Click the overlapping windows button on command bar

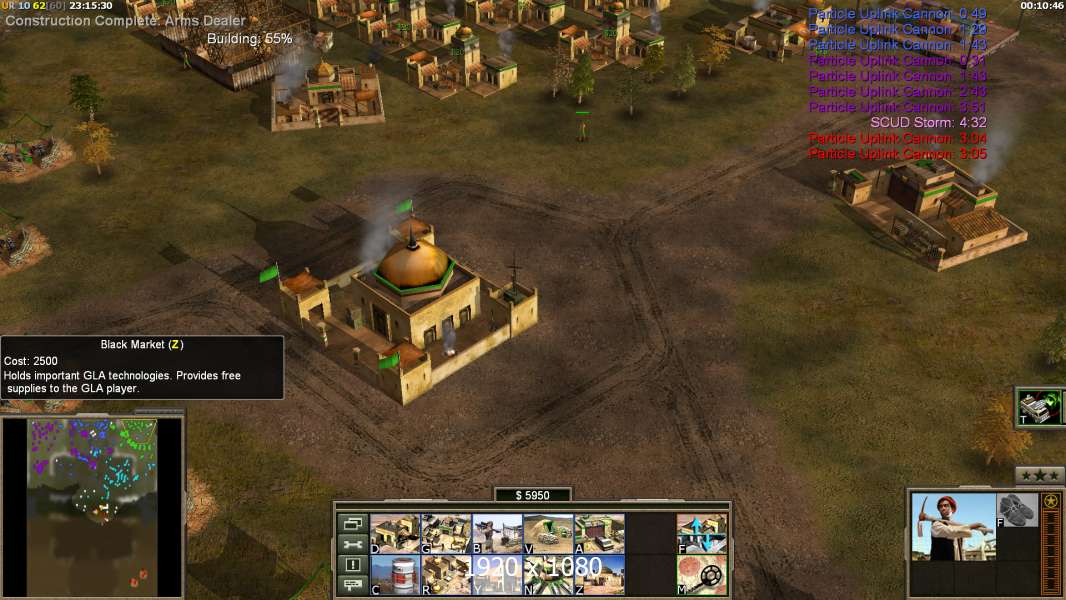pos(352,523)
